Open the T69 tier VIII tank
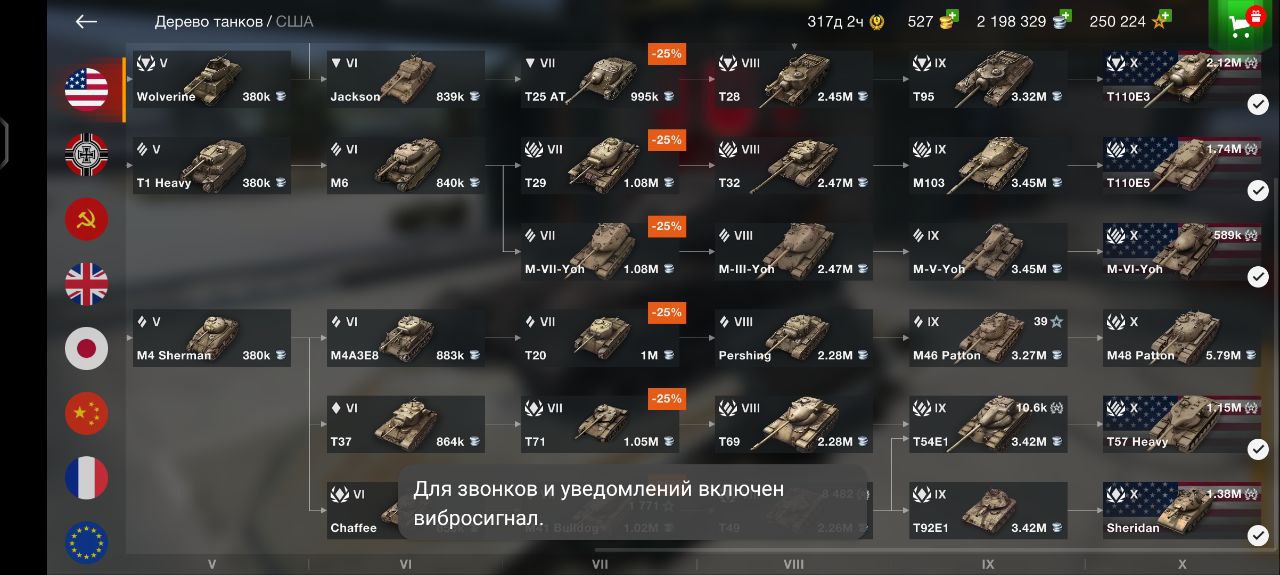 click(794, 425)
